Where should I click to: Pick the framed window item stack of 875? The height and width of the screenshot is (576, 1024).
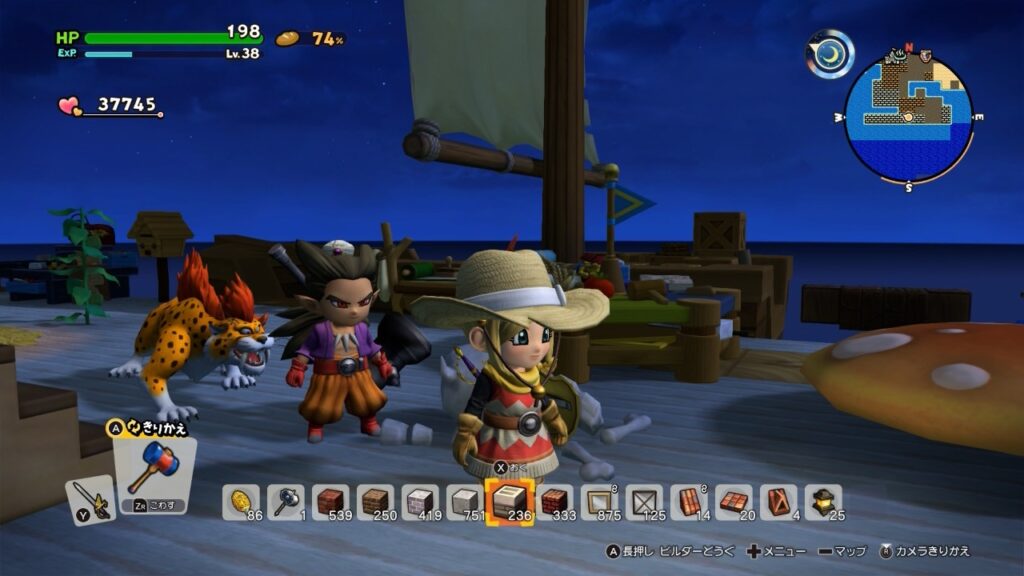click(x=600, y=501)
